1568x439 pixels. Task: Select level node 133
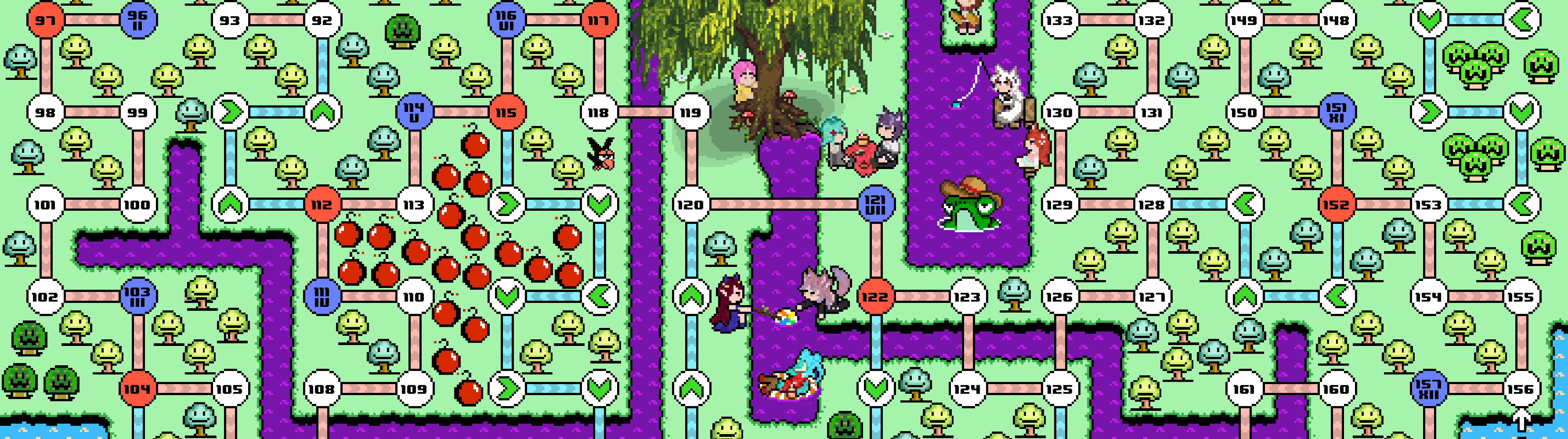pyautogui.click(x=1060, y=20)
